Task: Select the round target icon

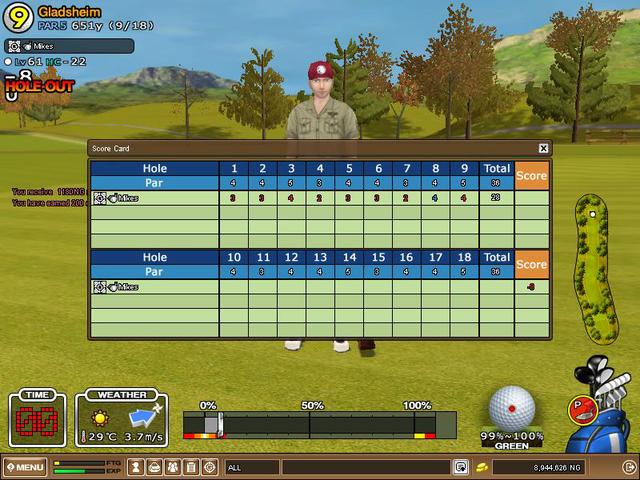Action: coord(209,467)
